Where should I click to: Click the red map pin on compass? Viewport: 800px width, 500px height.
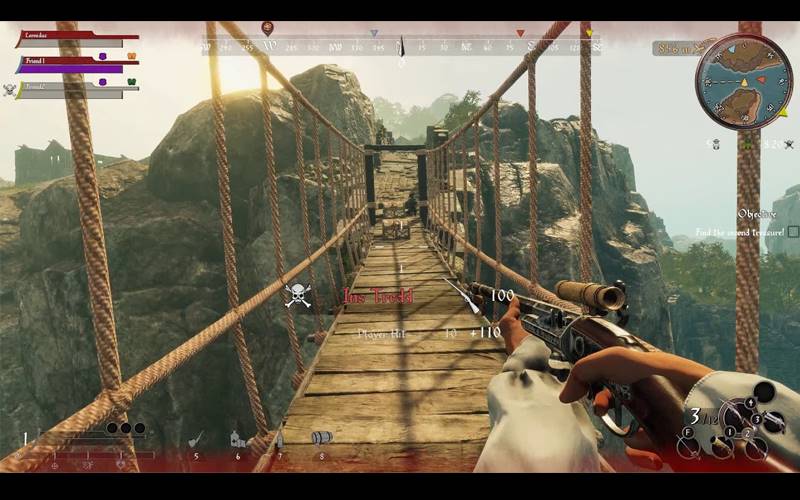pos(267,27)
